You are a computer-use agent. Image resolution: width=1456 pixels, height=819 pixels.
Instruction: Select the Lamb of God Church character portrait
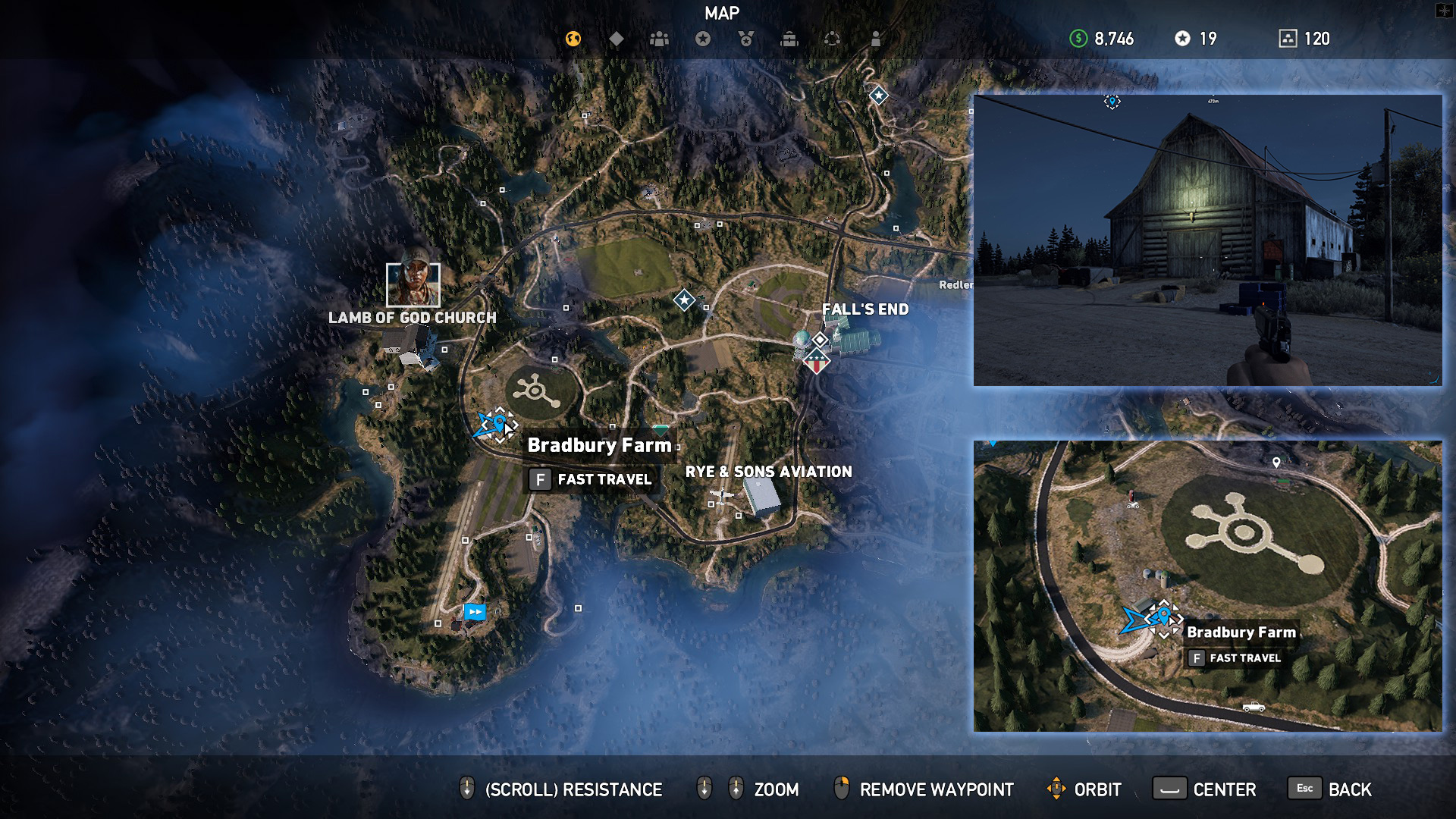pos(414,284)
